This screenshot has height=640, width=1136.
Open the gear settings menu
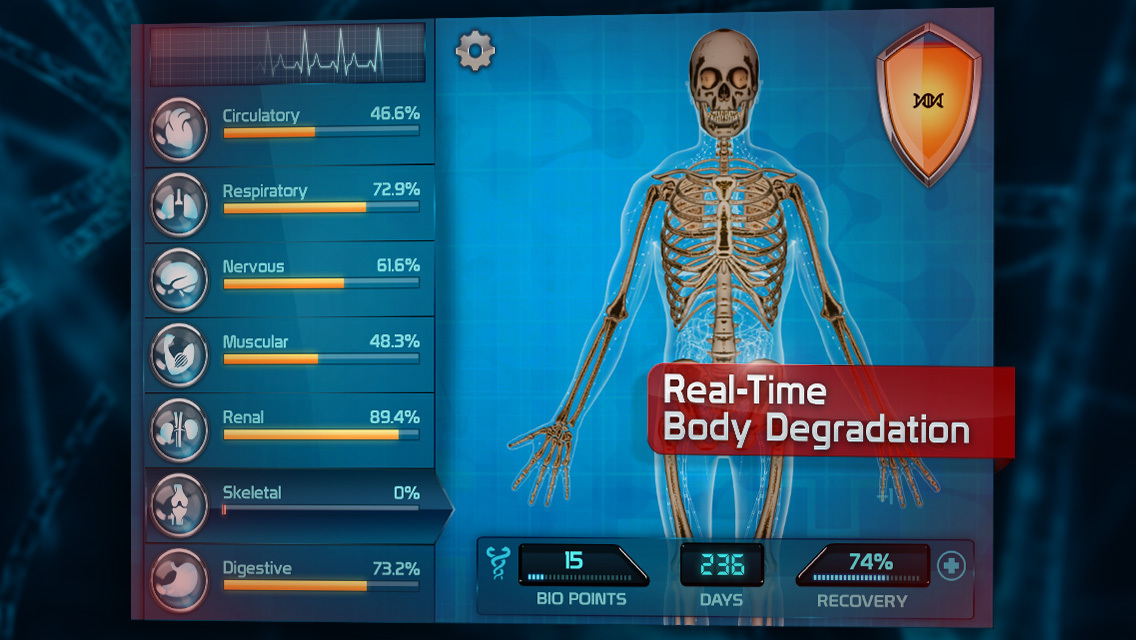pos(475,51)
